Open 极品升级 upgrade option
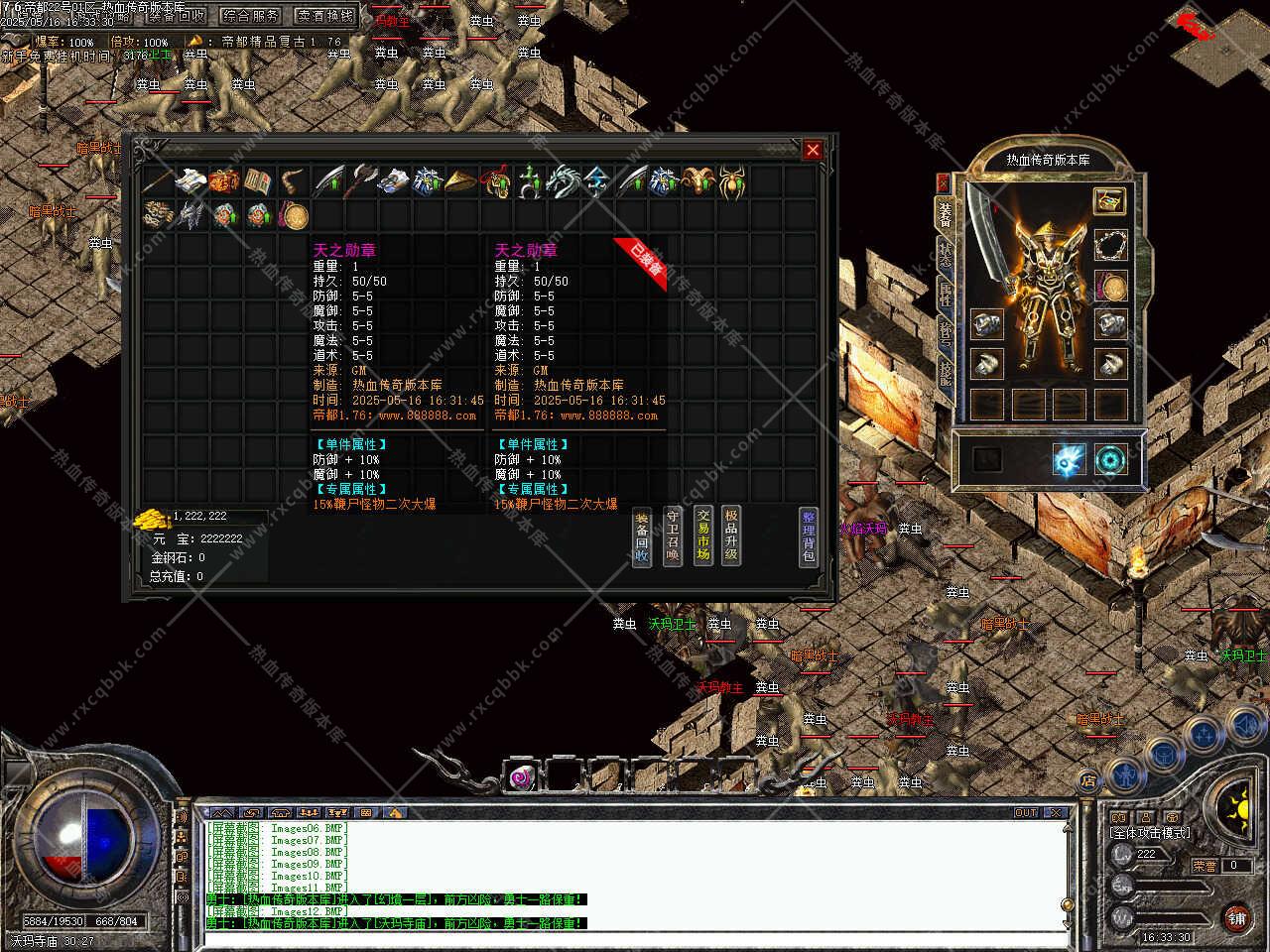Viewport: 1270px width, 952px height. click(x=731, y=535)
